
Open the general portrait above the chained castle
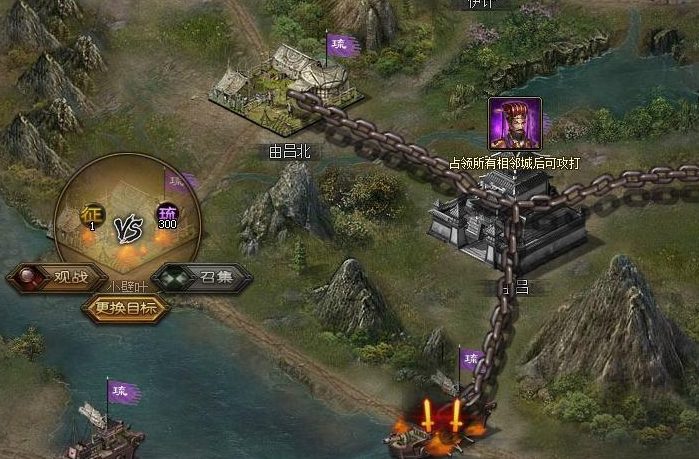(x=514, y=123)
